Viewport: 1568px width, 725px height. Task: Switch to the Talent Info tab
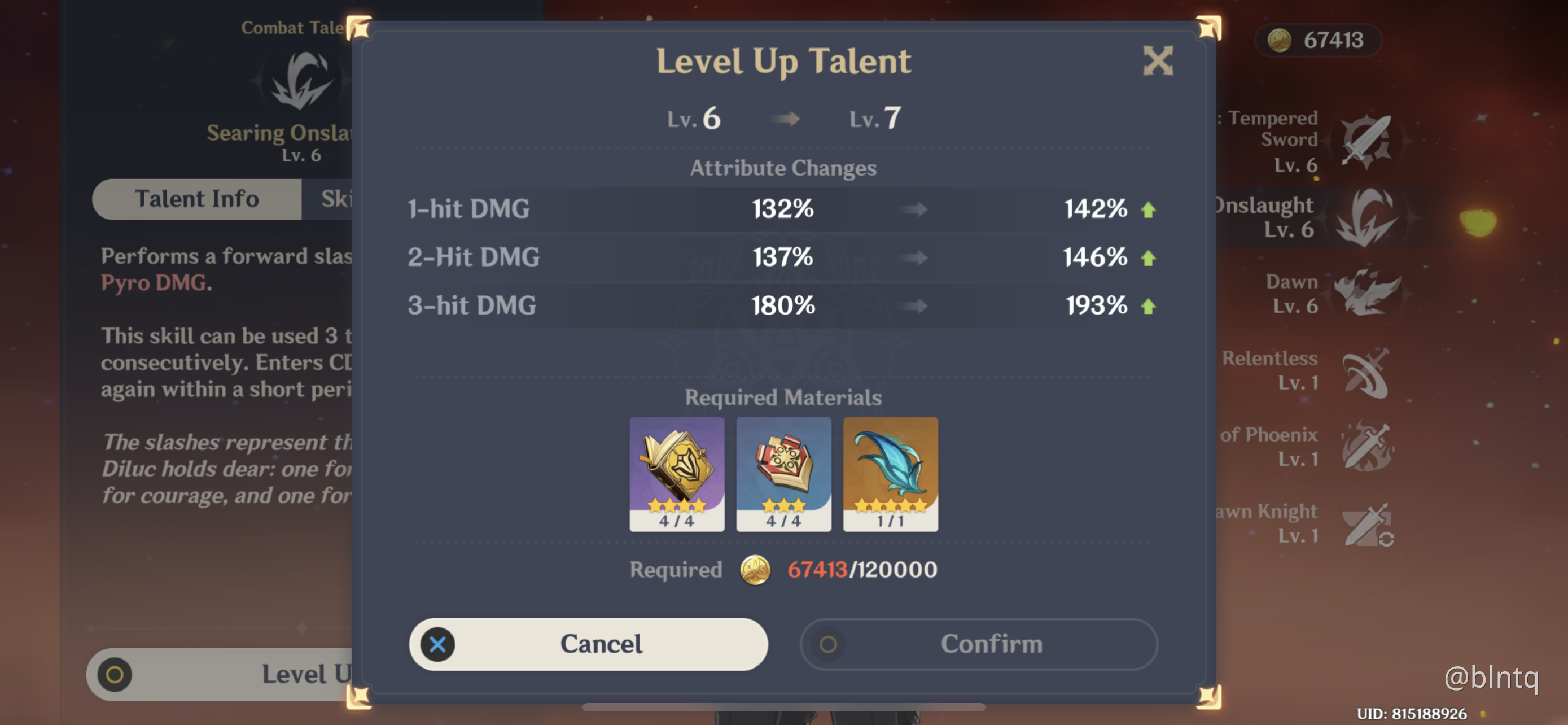coord(197,198)
